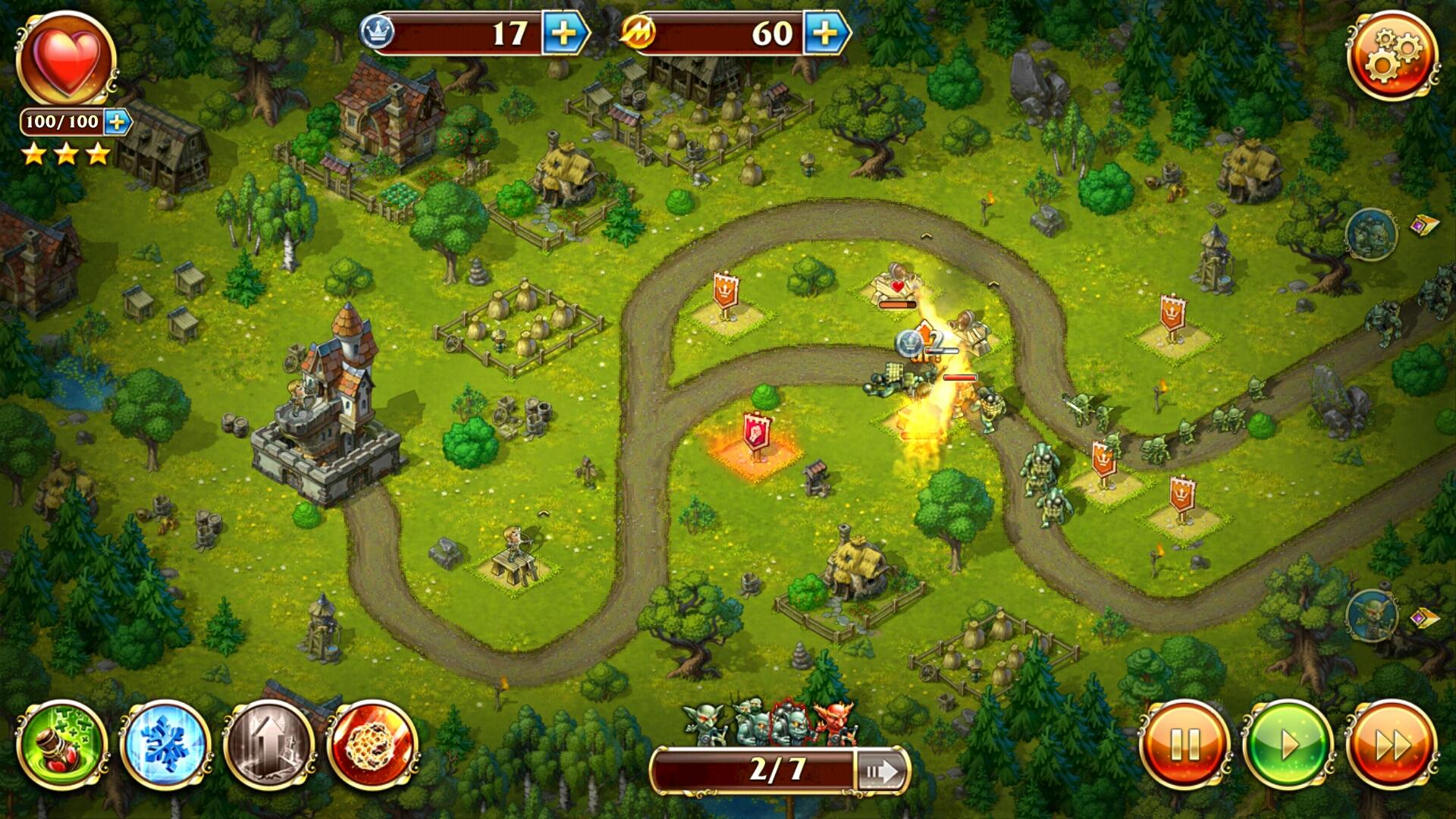Launch the fireball meteor spell
Screen dimensions: 1456x819
[x=372, y=745]
